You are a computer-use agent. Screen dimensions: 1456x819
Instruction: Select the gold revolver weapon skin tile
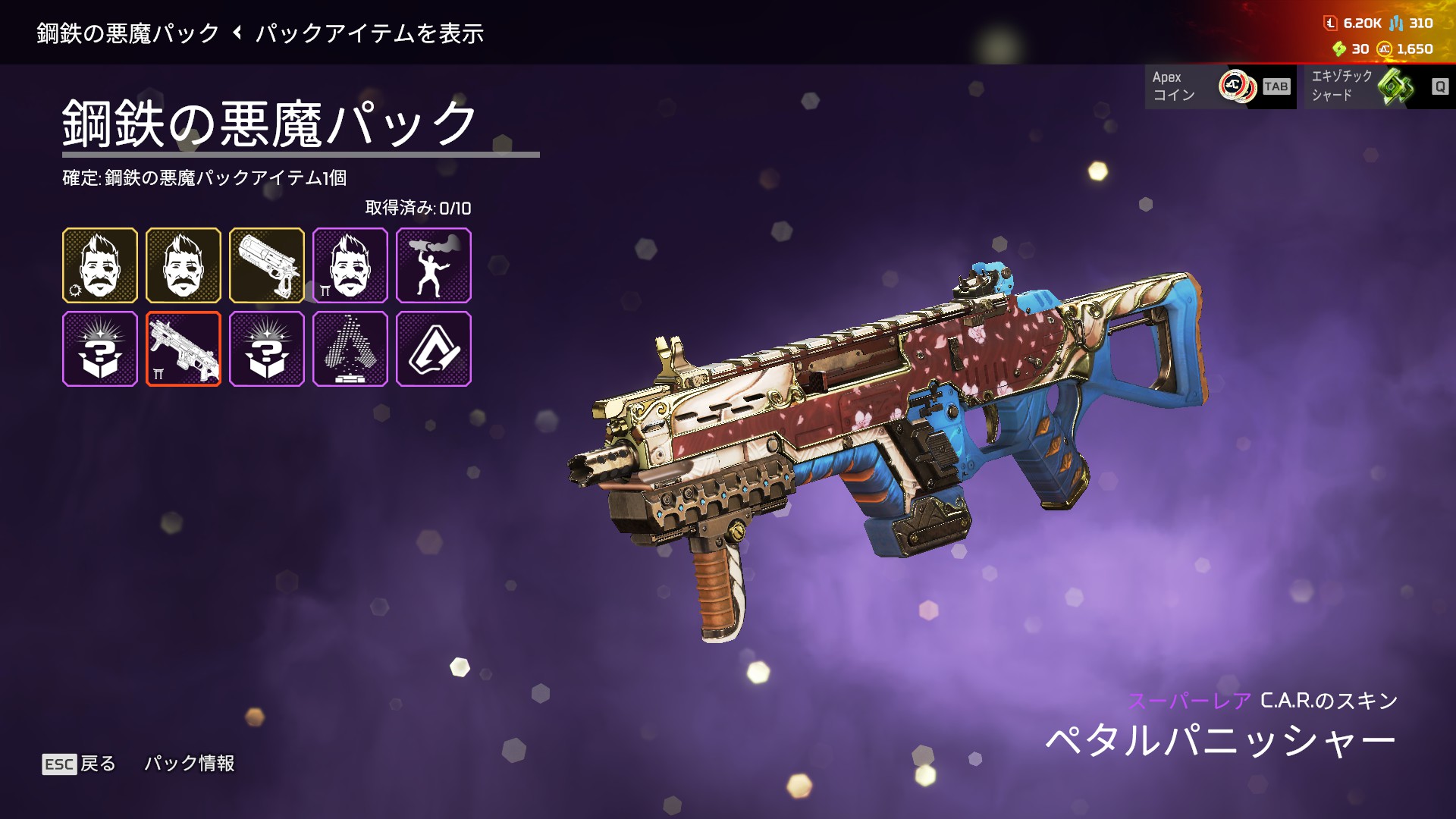267,265
